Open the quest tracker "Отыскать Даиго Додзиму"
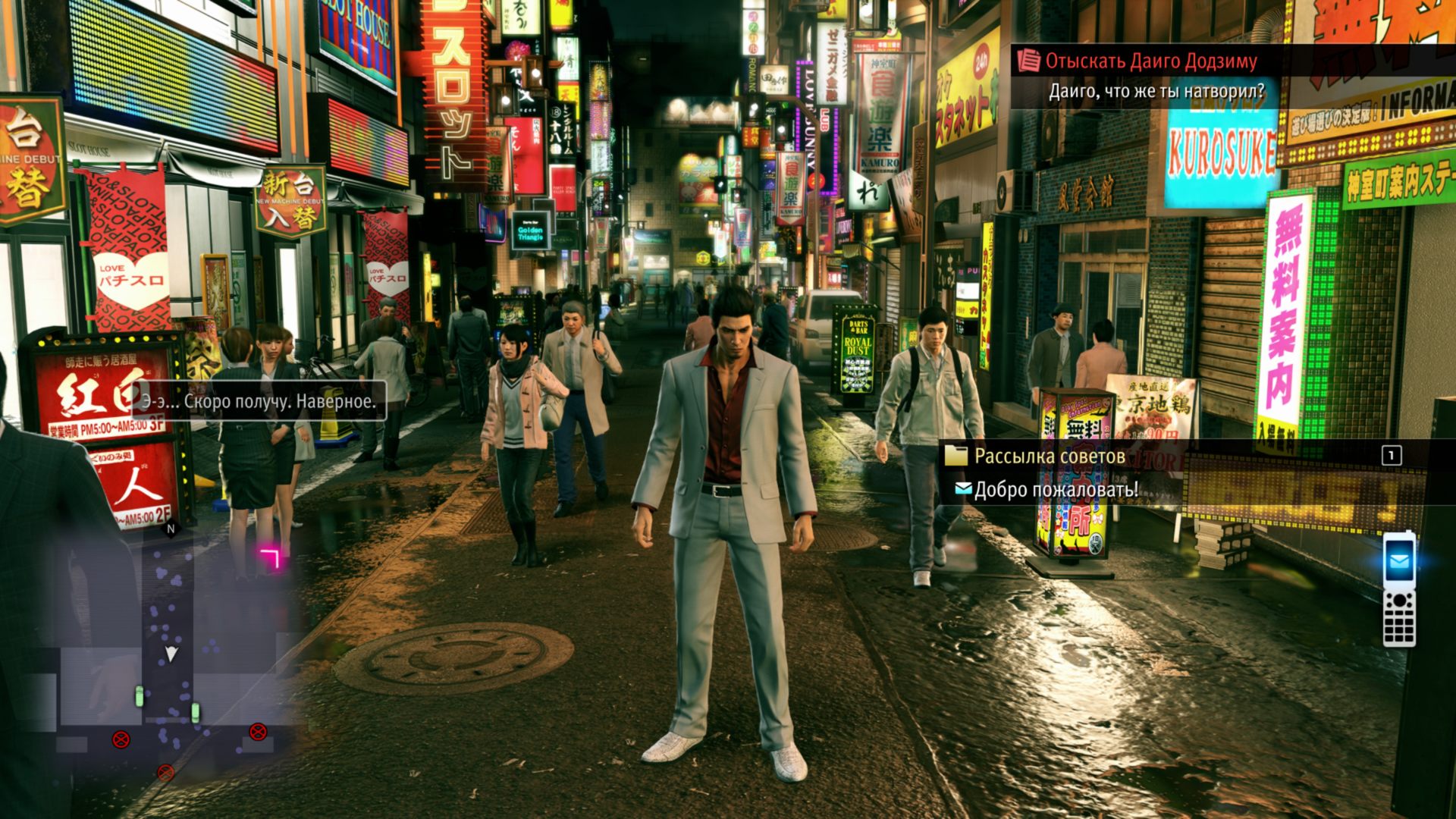 pyautogui.click(x=1150, y=61)
